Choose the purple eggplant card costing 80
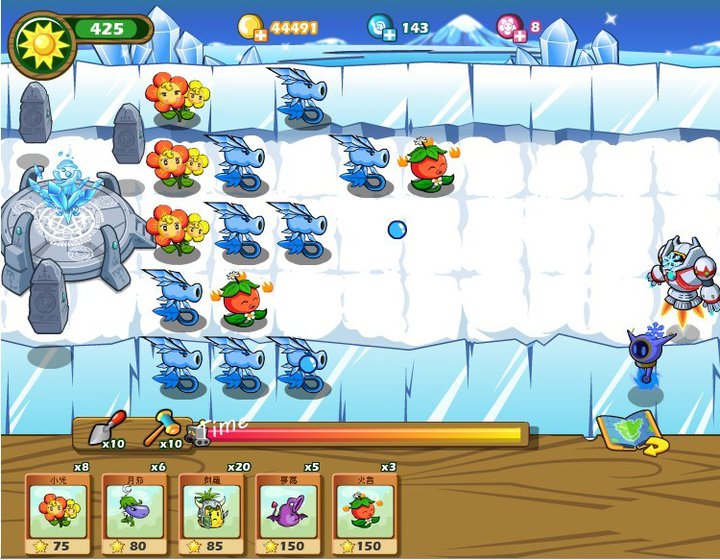Screen dimensions: 720x560 coord(134,512)
